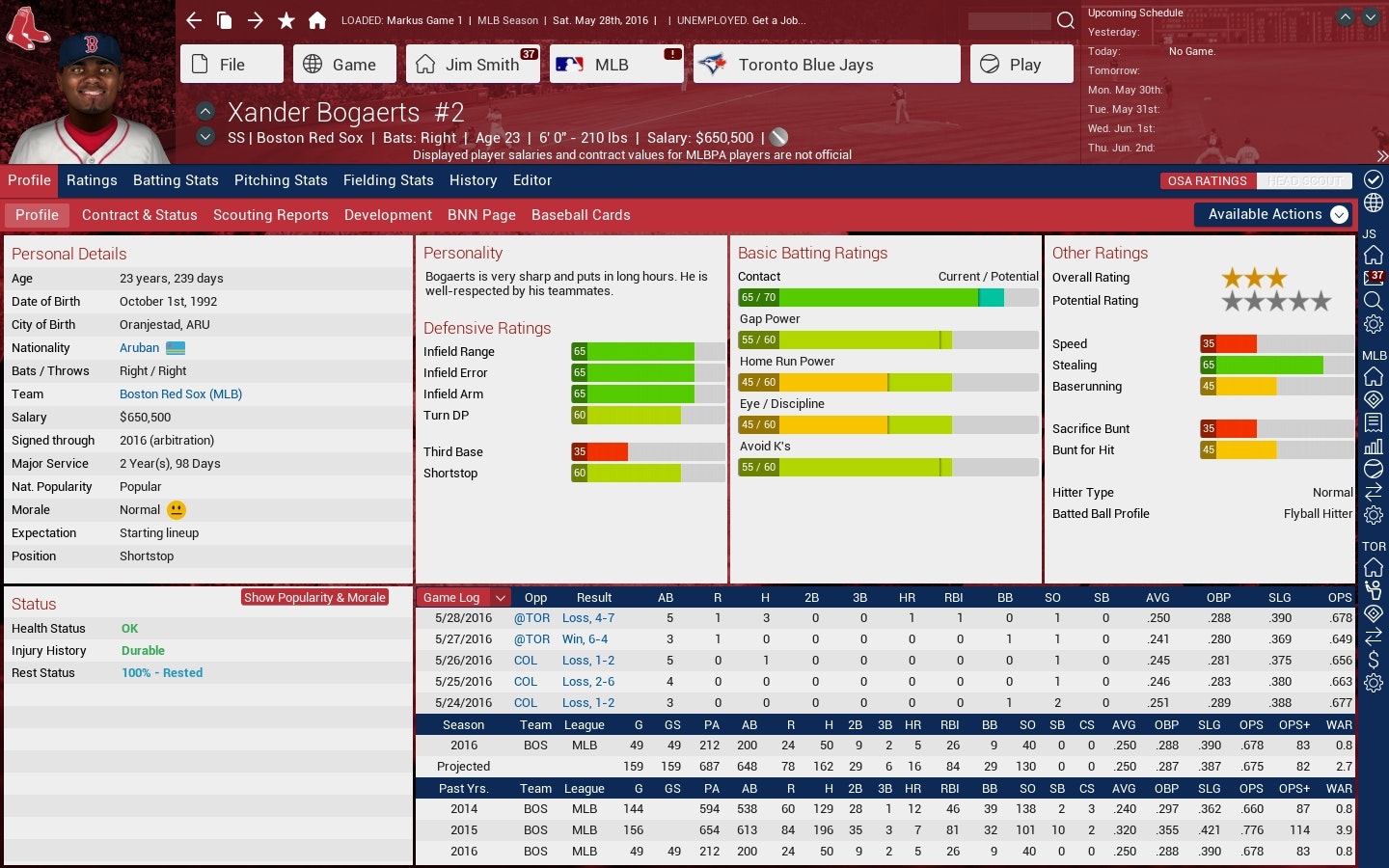The image size is (1389, 868).
Task: Expand the Upcoming Schedule down chevron
Action: pos(1369,16)
